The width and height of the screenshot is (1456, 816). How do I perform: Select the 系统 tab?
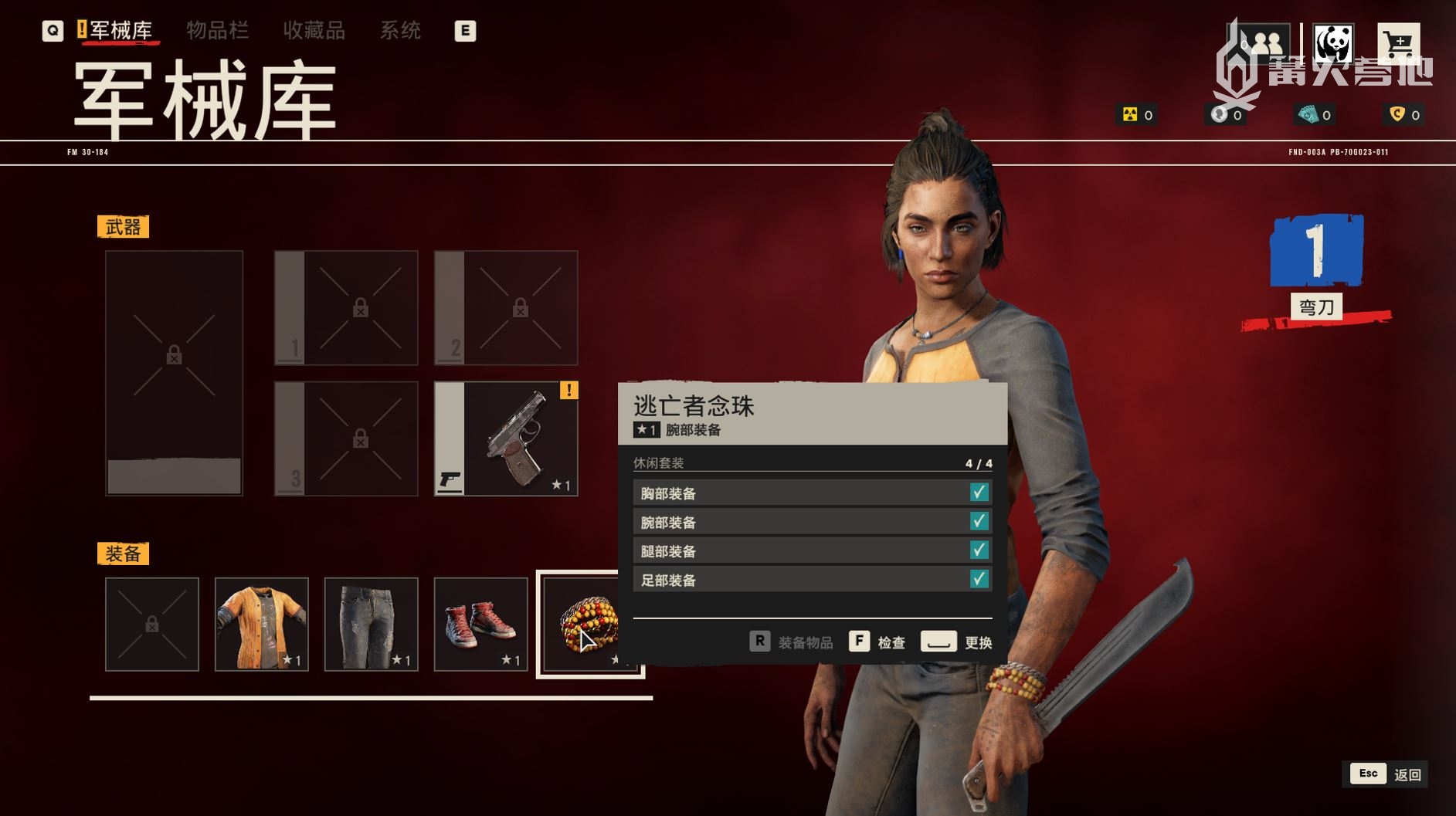[x=400, y=31]
